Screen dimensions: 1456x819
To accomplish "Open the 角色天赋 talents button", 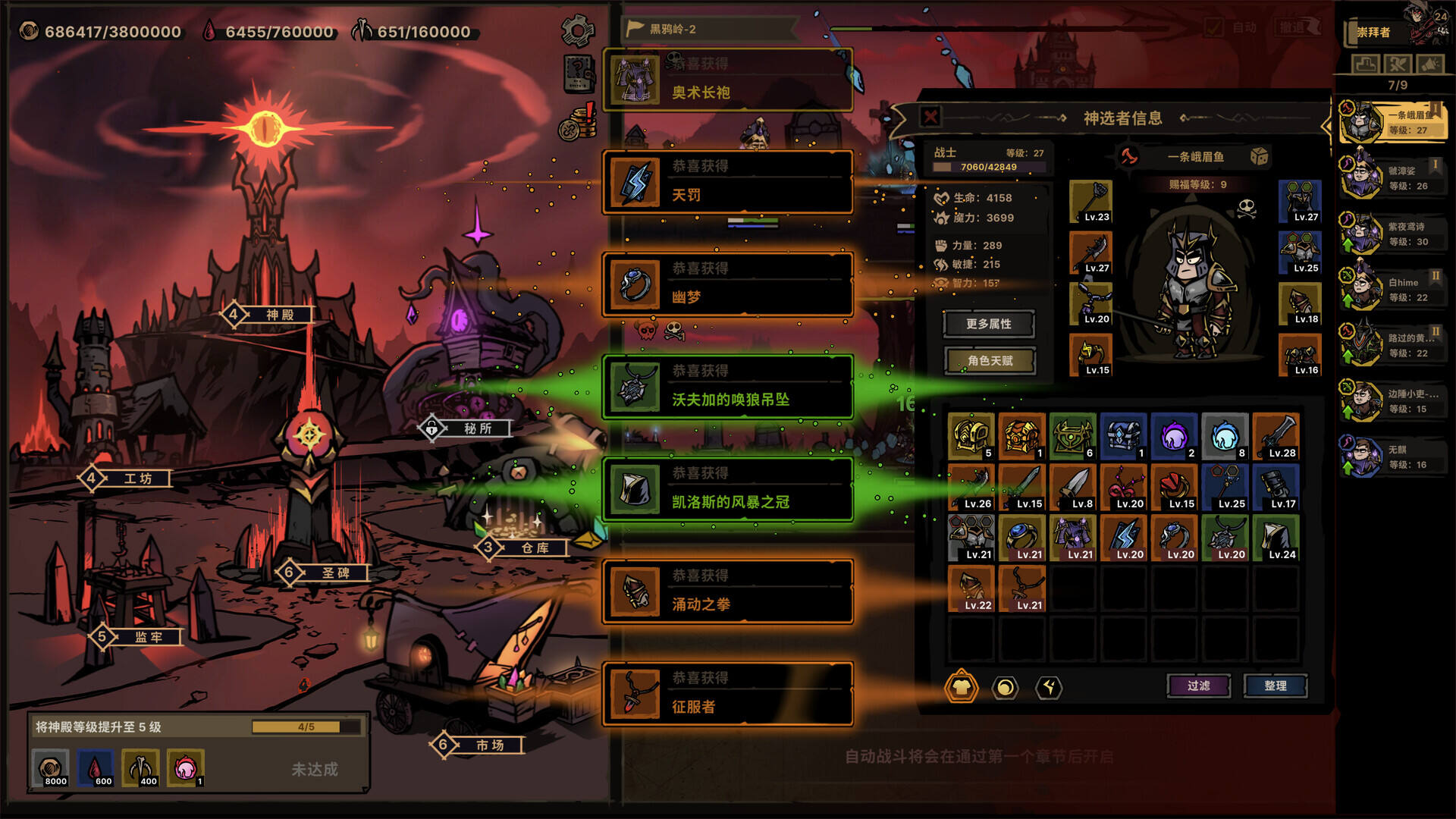I will [990, 361].
